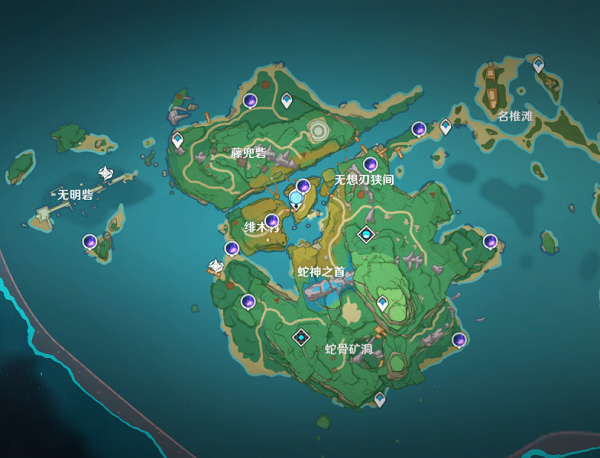Select the waverider waypoint near 无明砦

(105, 172)
